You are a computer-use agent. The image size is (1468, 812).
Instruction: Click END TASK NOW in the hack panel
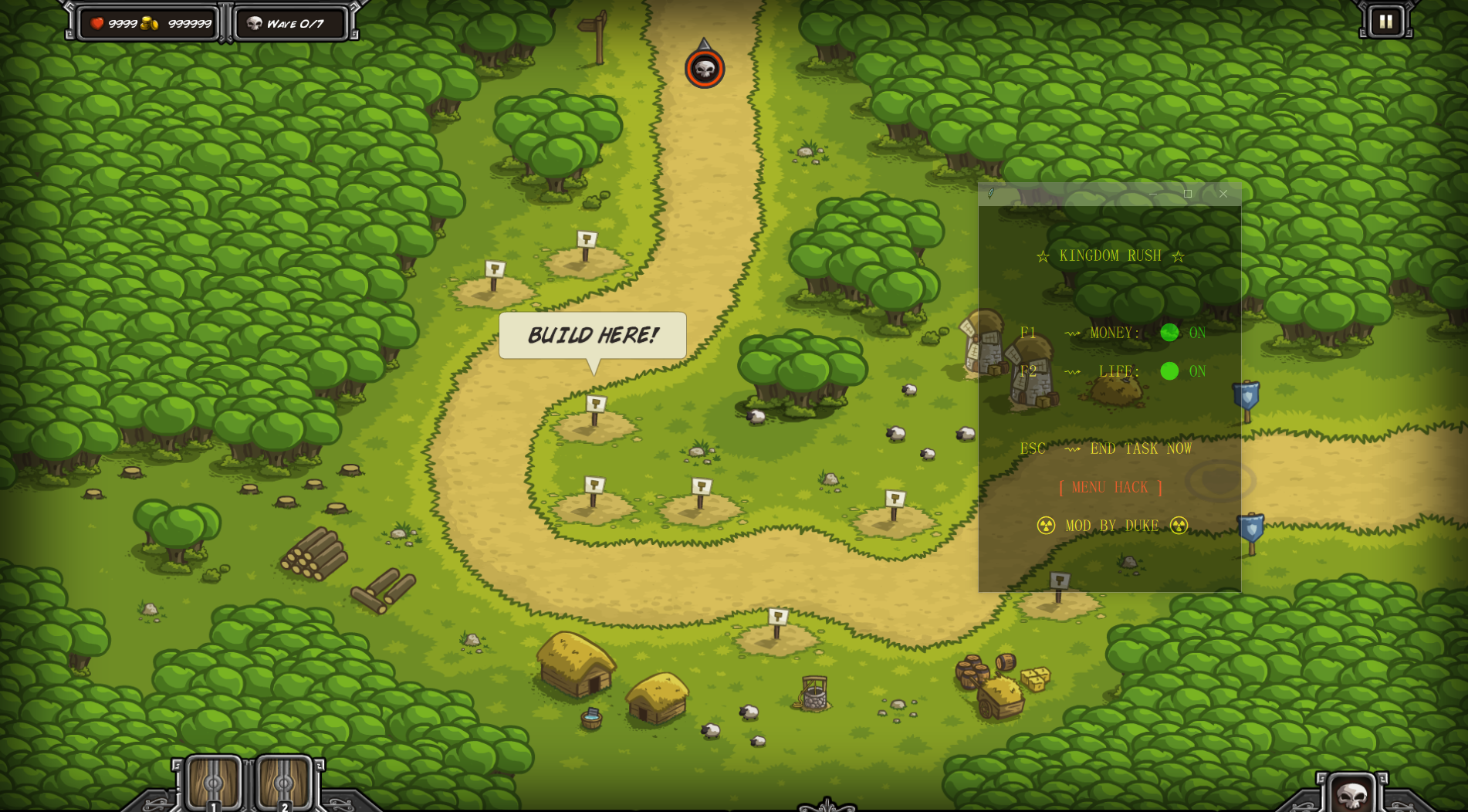click(x=1141, y=448)
